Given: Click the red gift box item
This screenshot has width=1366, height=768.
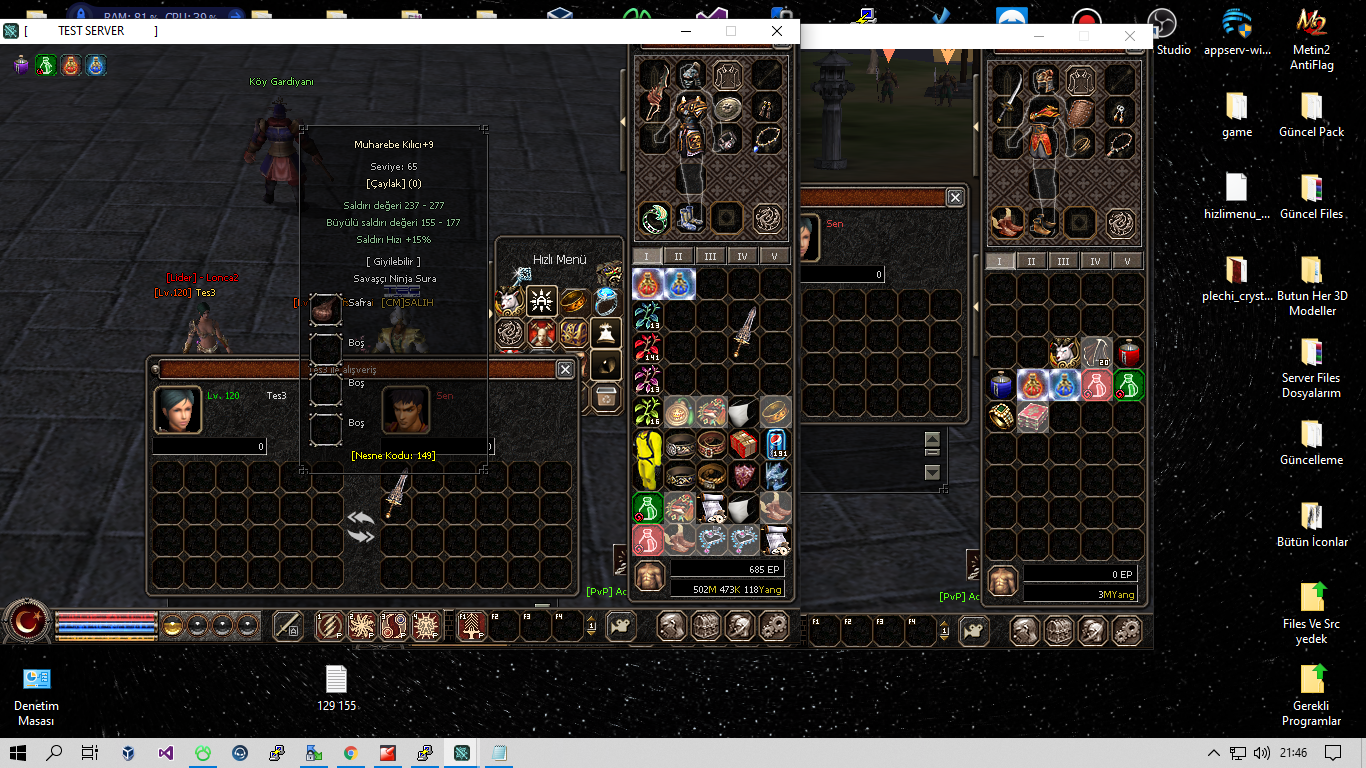Looking at the screenshot, I should 743,444.
